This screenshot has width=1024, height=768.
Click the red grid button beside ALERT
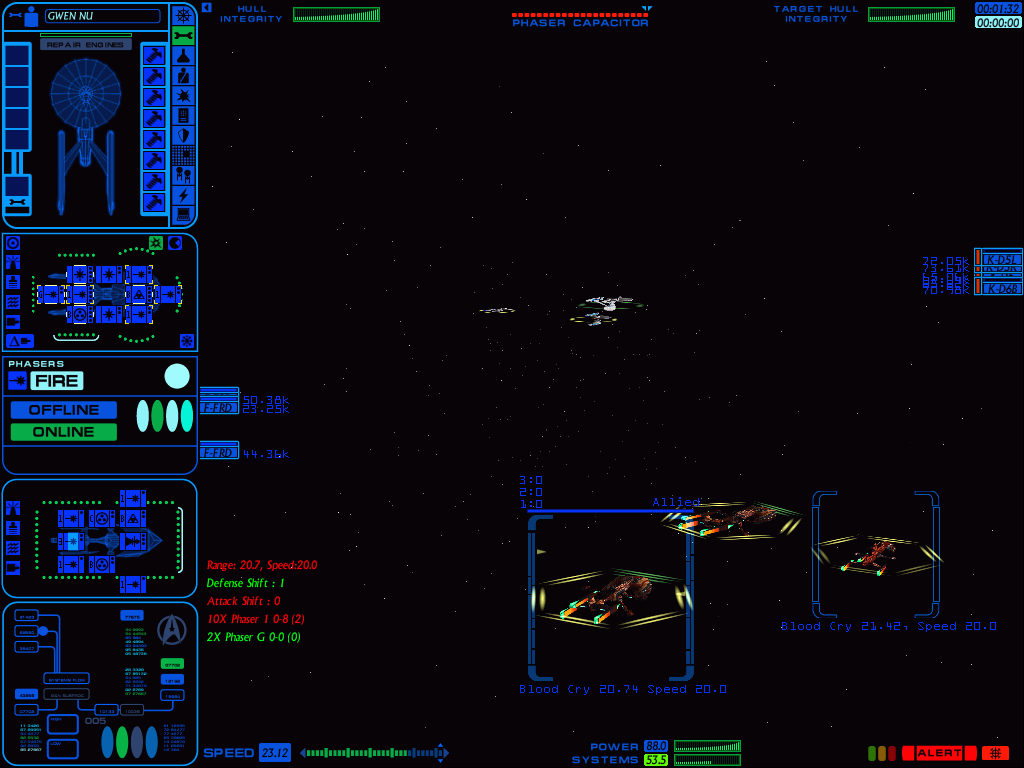tap(995, 753)
